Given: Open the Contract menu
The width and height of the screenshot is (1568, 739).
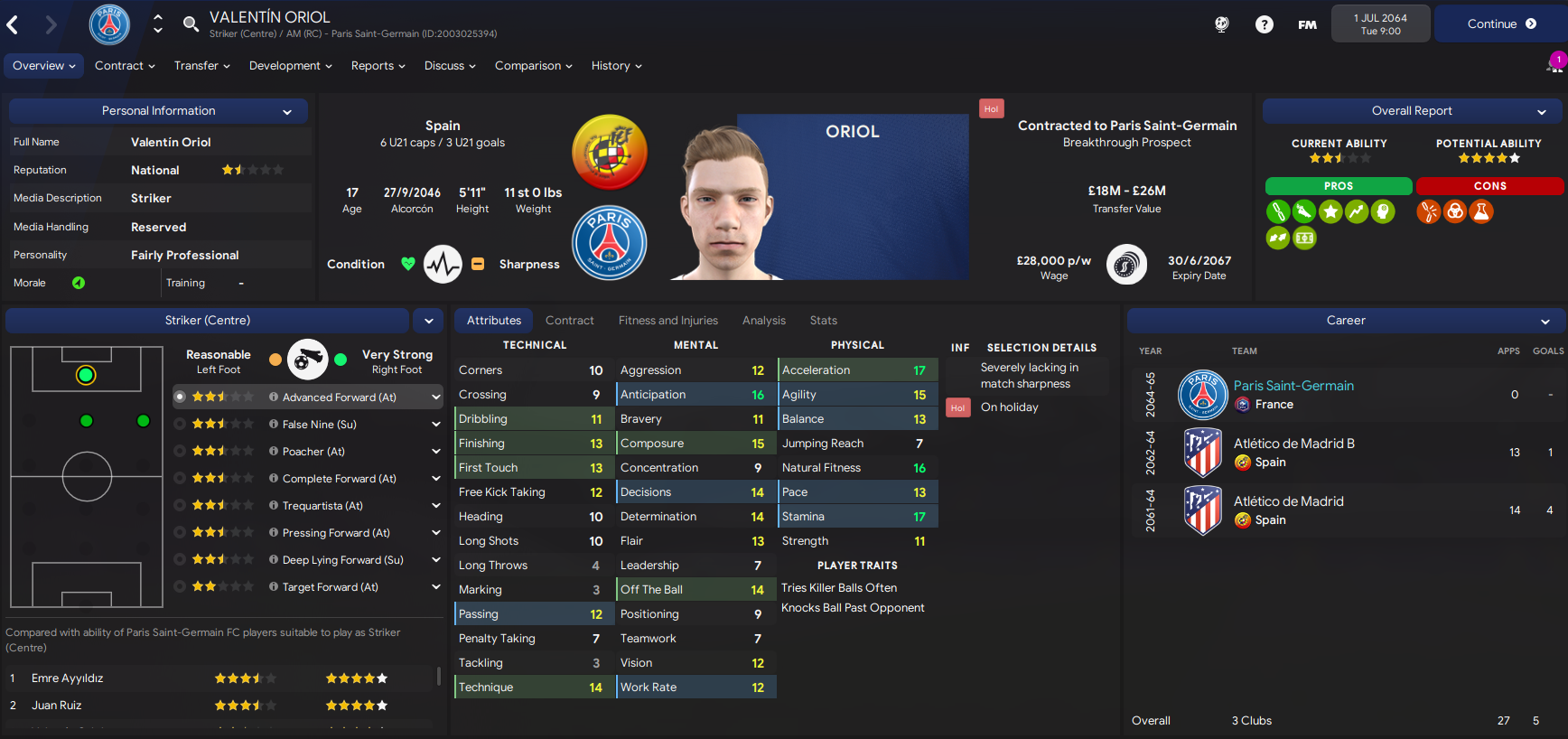Looking at the screenshot, I should pyautogui.click(x=125, y=66).
